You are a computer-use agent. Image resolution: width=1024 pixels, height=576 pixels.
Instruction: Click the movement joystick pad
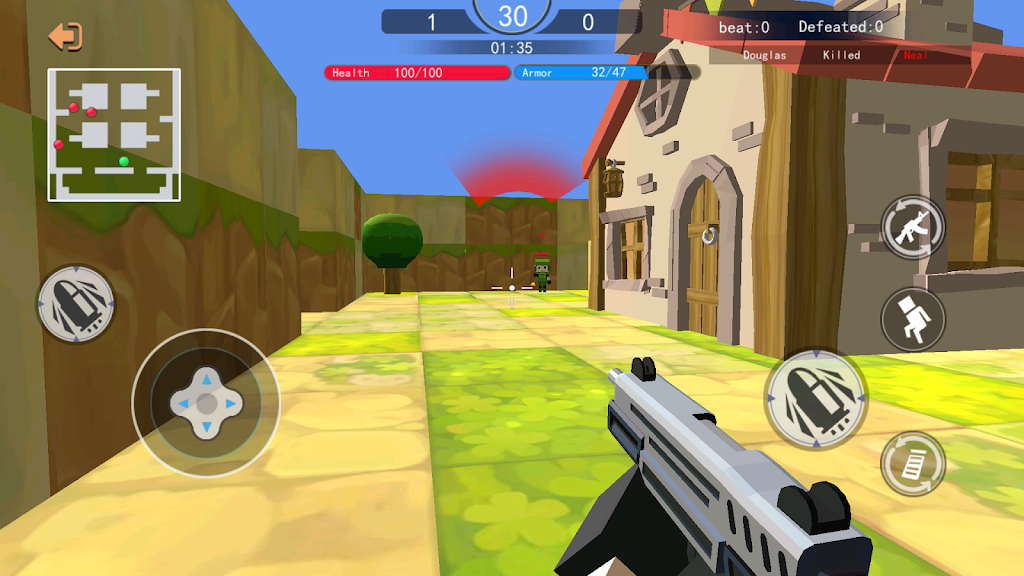pyautogui.click(x=206, y=403)
